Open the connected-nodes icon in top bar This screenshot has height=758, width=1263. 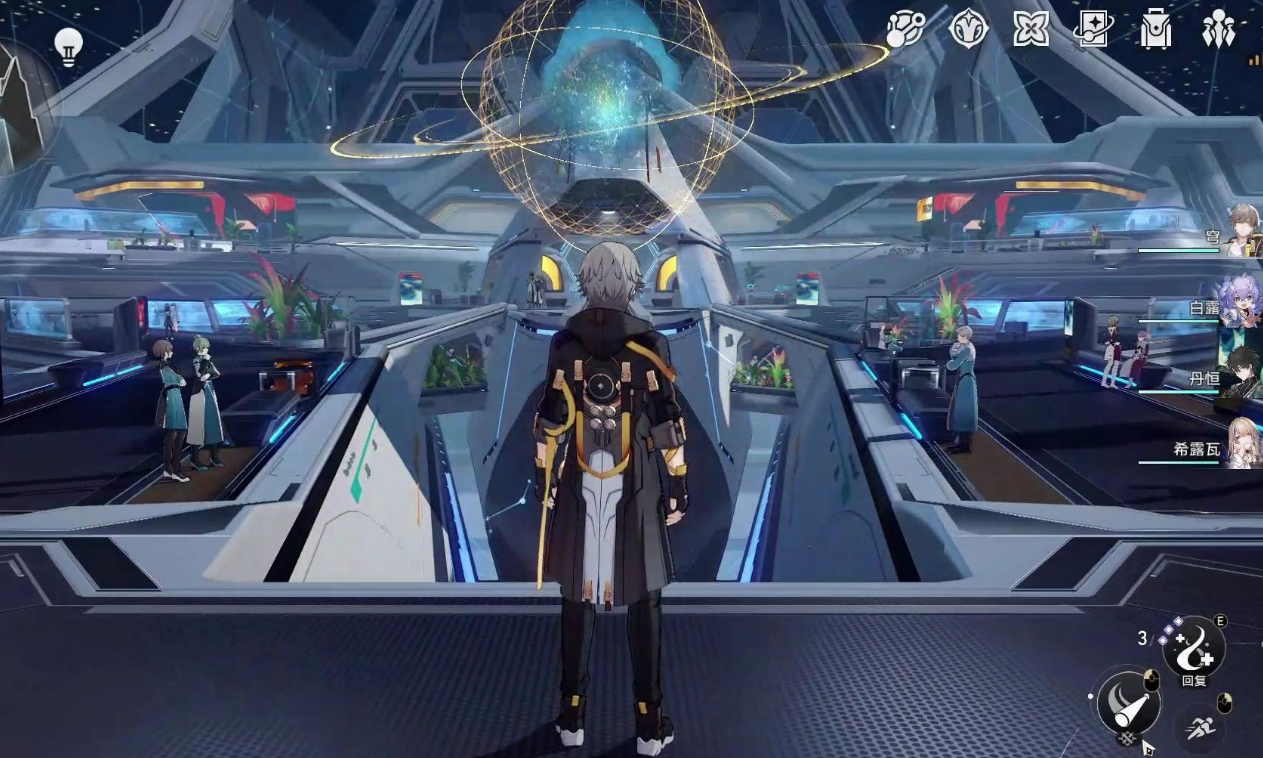pyautogui.click(x=907, y=29)
